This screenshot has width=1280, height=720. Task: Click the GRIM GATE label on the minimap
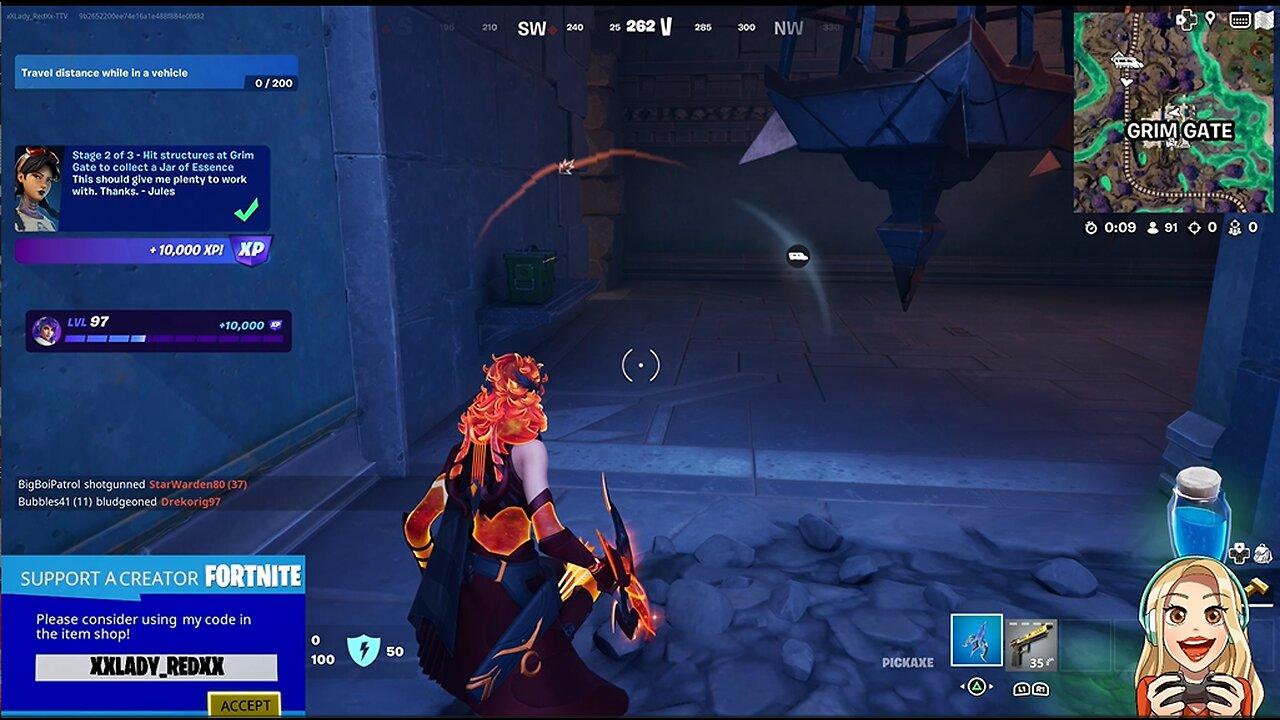coord(1180,130)
